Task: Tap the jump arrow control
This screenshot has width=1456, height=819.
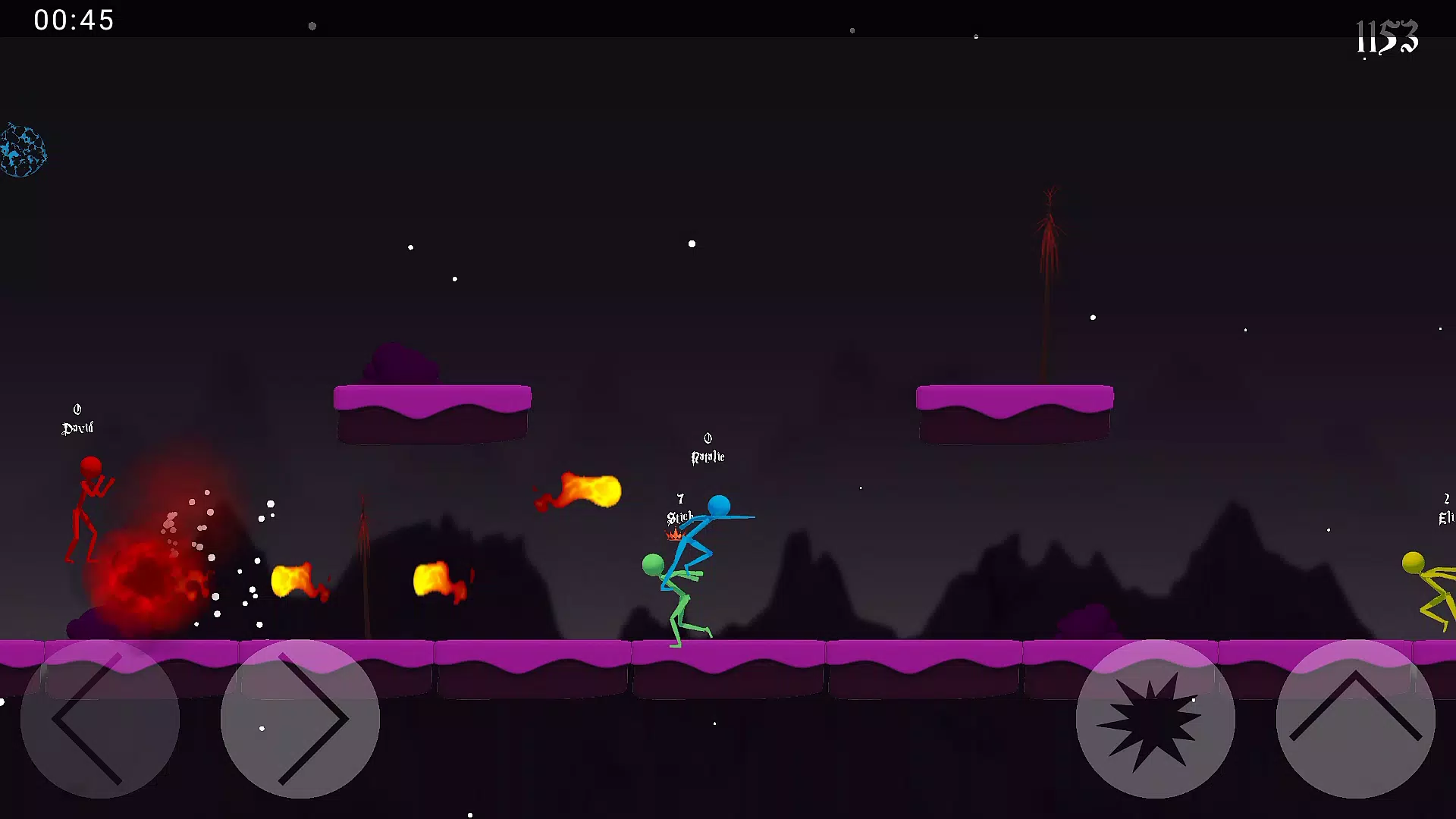Action: [x=1357, y=720]
